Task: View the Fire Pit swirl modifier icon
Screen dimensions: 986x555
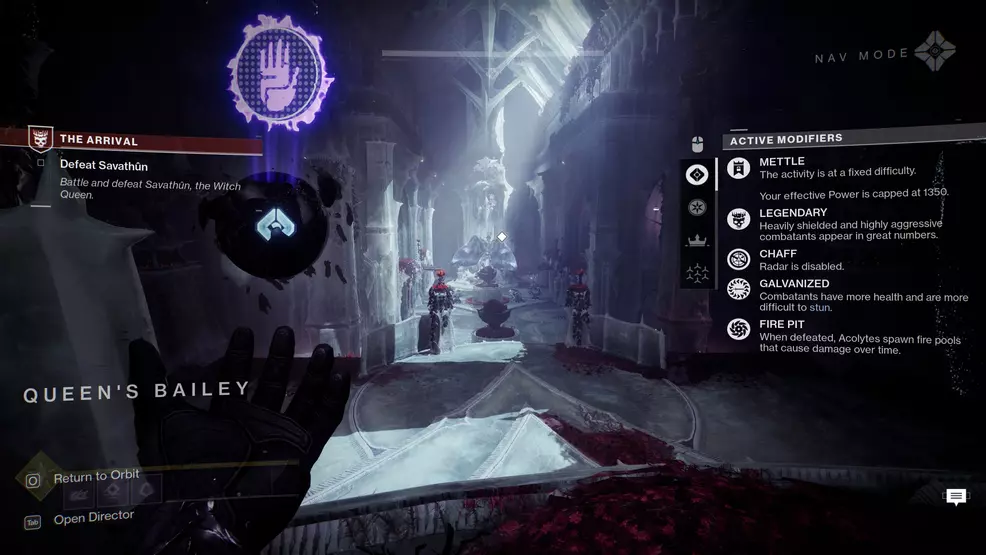Action: pos(738,328)
